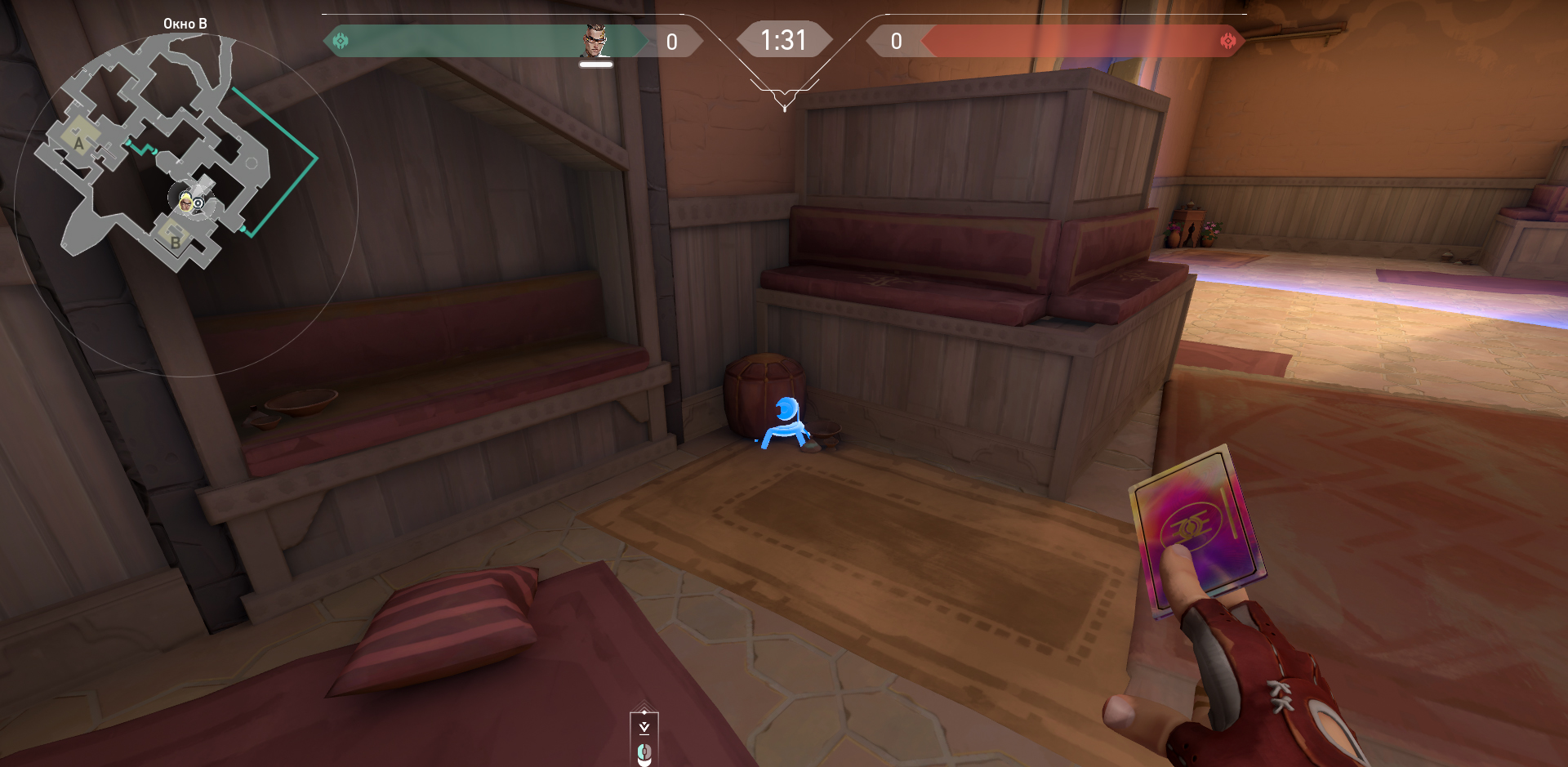
Task: Open the downward V glyph in ability panel
Action: [644, 727]
